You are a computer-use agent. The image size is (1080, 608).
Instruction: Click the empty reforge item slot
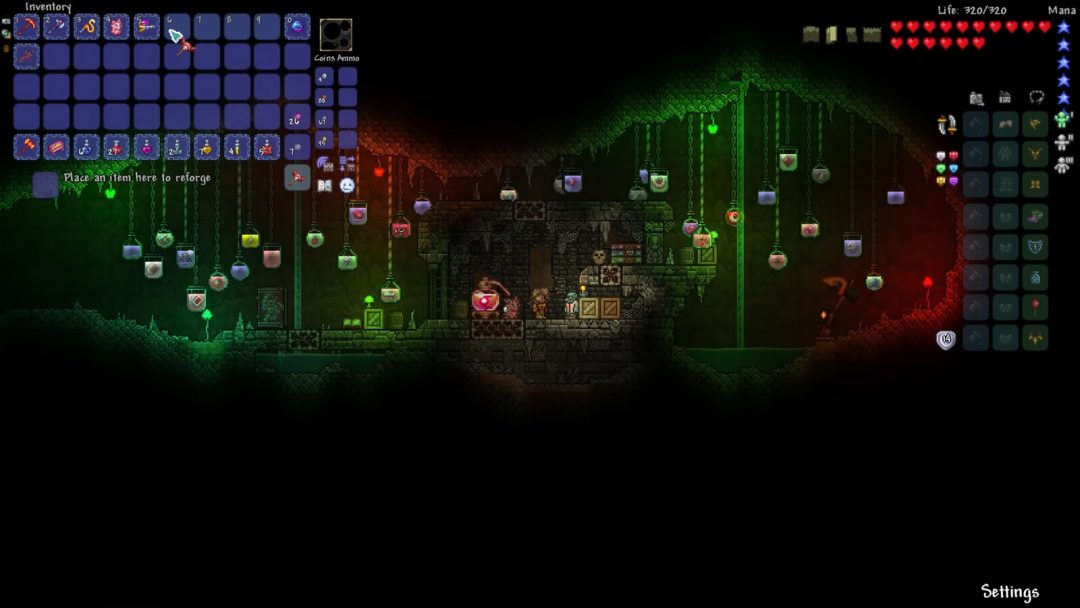click(45, 185)
